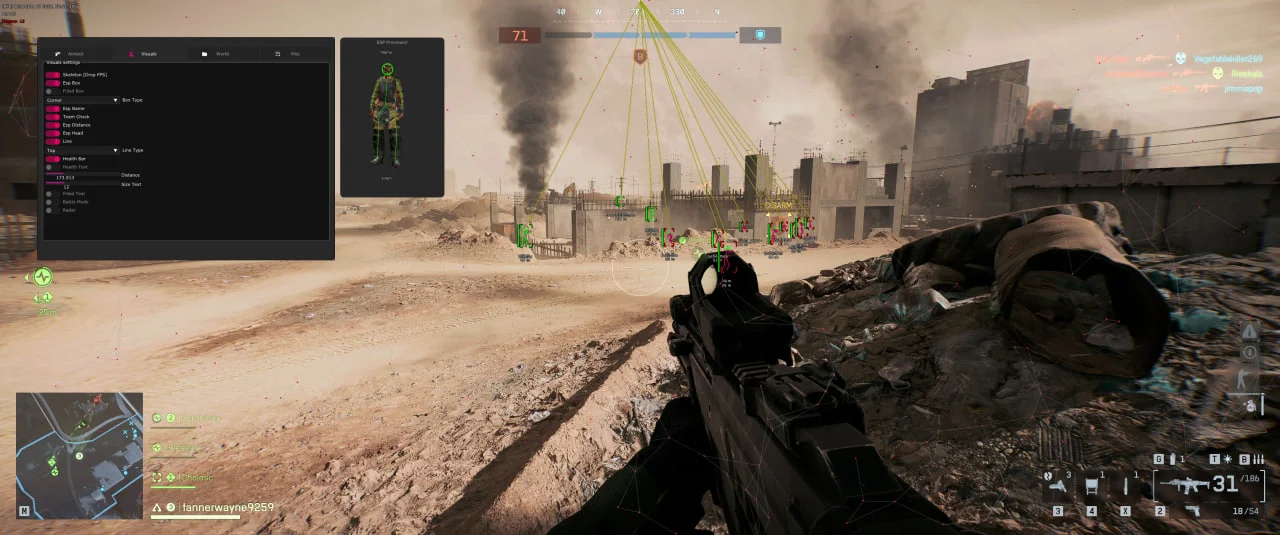Click the orange objective B marker
The width and height of the screenshot is (1280, 535).
click(640, 57)
